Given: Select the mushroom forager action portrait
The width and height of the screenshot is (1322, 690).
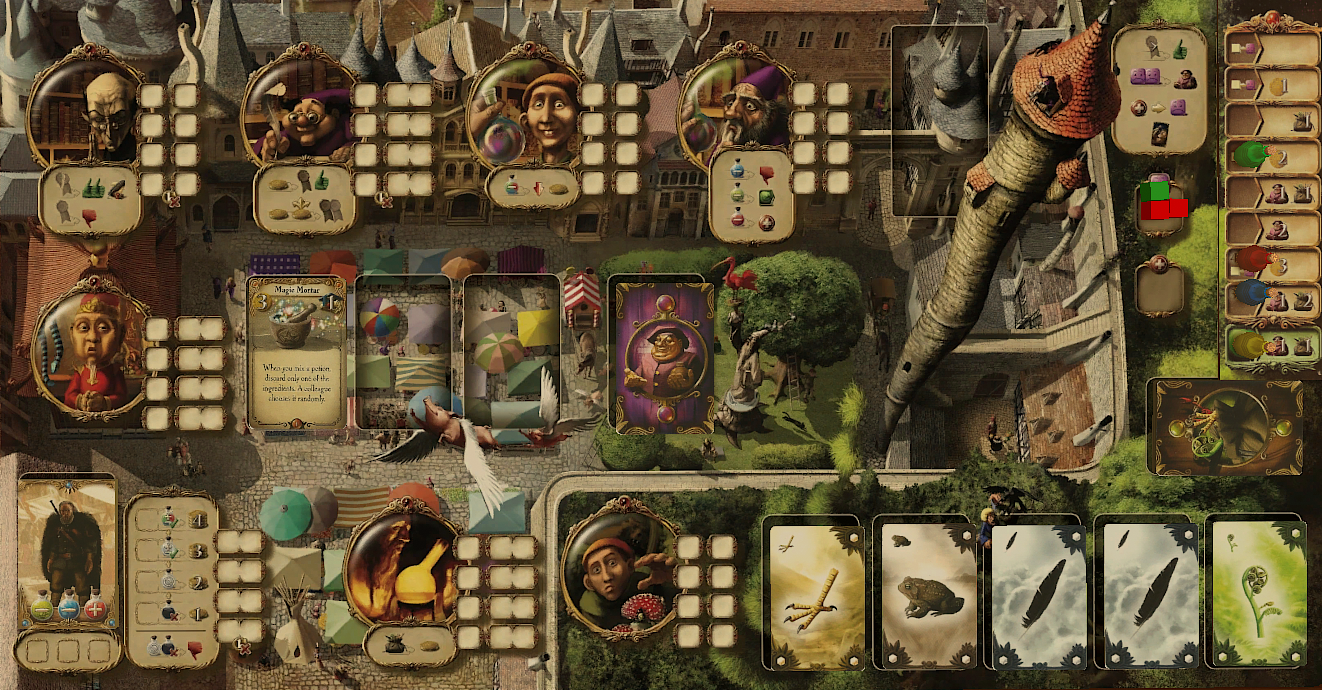Looking at the screenshot, I should [614, 570].
